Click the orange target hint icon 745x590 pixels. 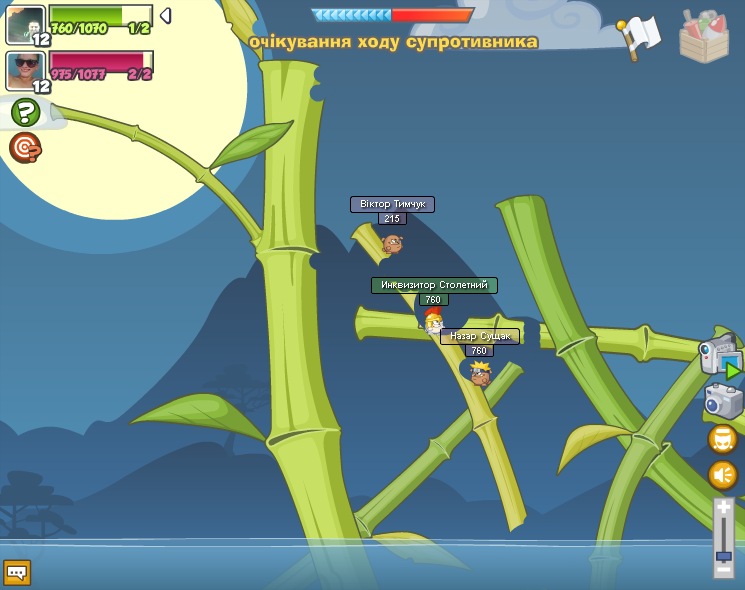[x=25, y=148]
